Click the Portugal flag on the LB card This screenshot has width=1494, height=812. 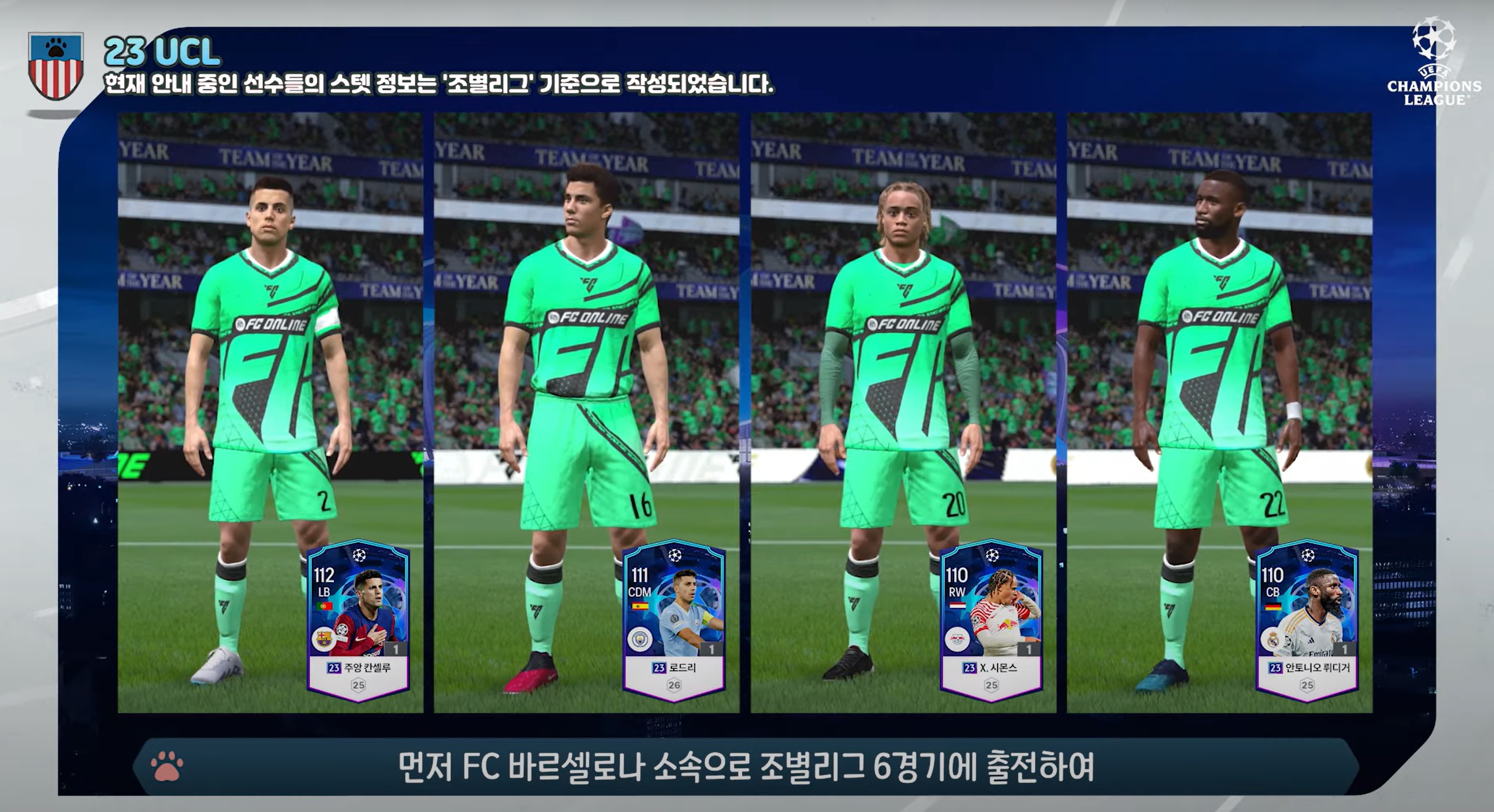(x=325, y=606)
